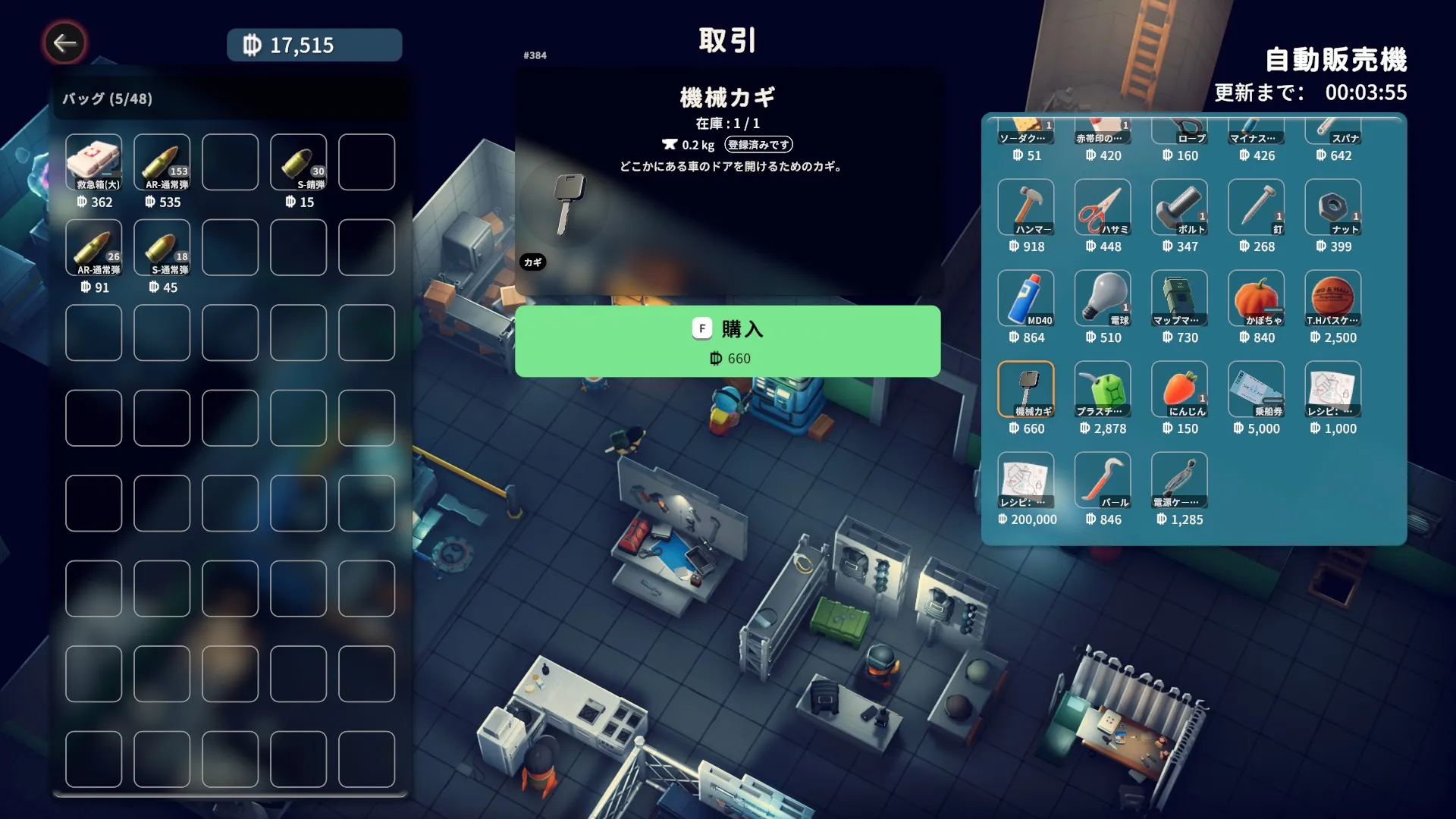
Task: Buy the mechanical key for 660
Action: [727, 341]
